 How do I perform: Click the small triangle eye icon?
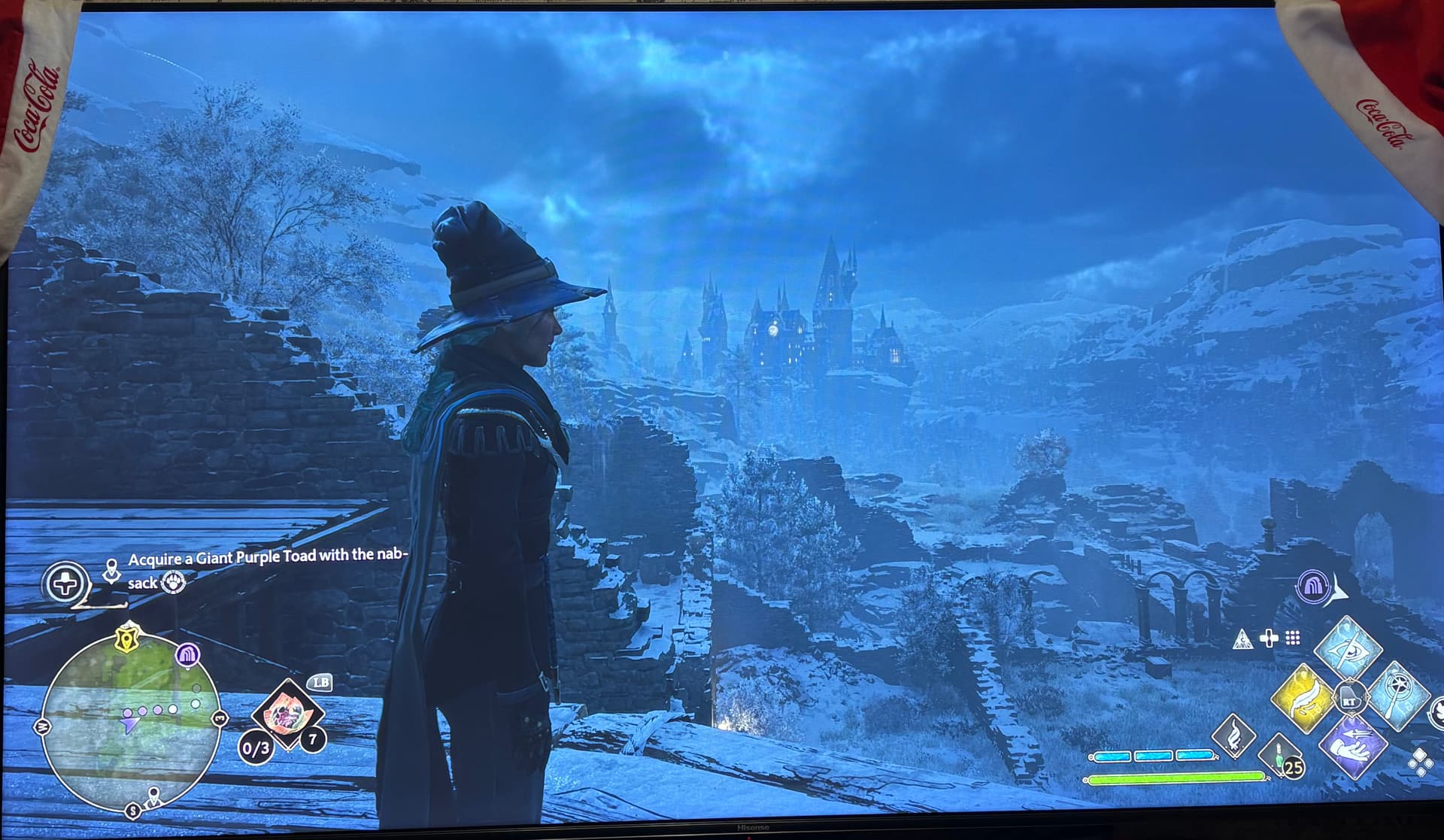coord(1242,640)
